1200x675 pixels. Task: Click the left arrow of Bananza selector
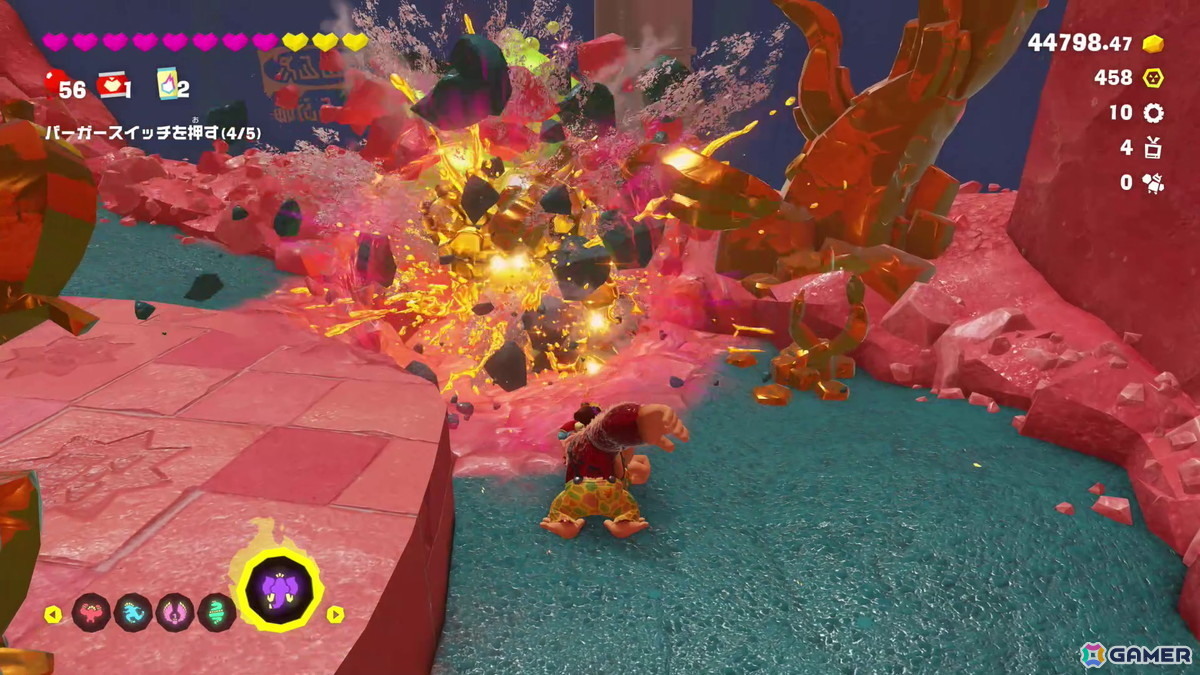coord(53,614)
